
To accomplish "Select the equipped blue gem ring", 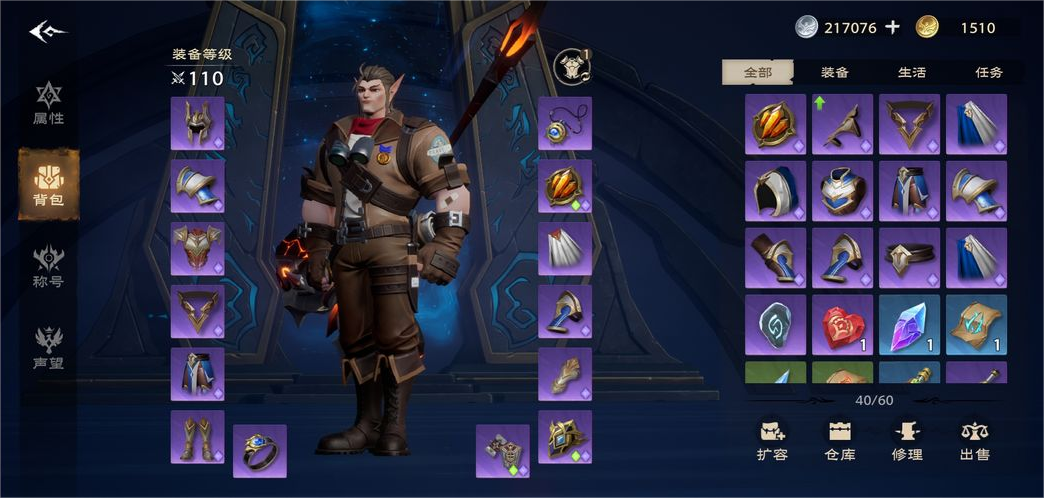I will pyautogui.click(x=260, y=451).
